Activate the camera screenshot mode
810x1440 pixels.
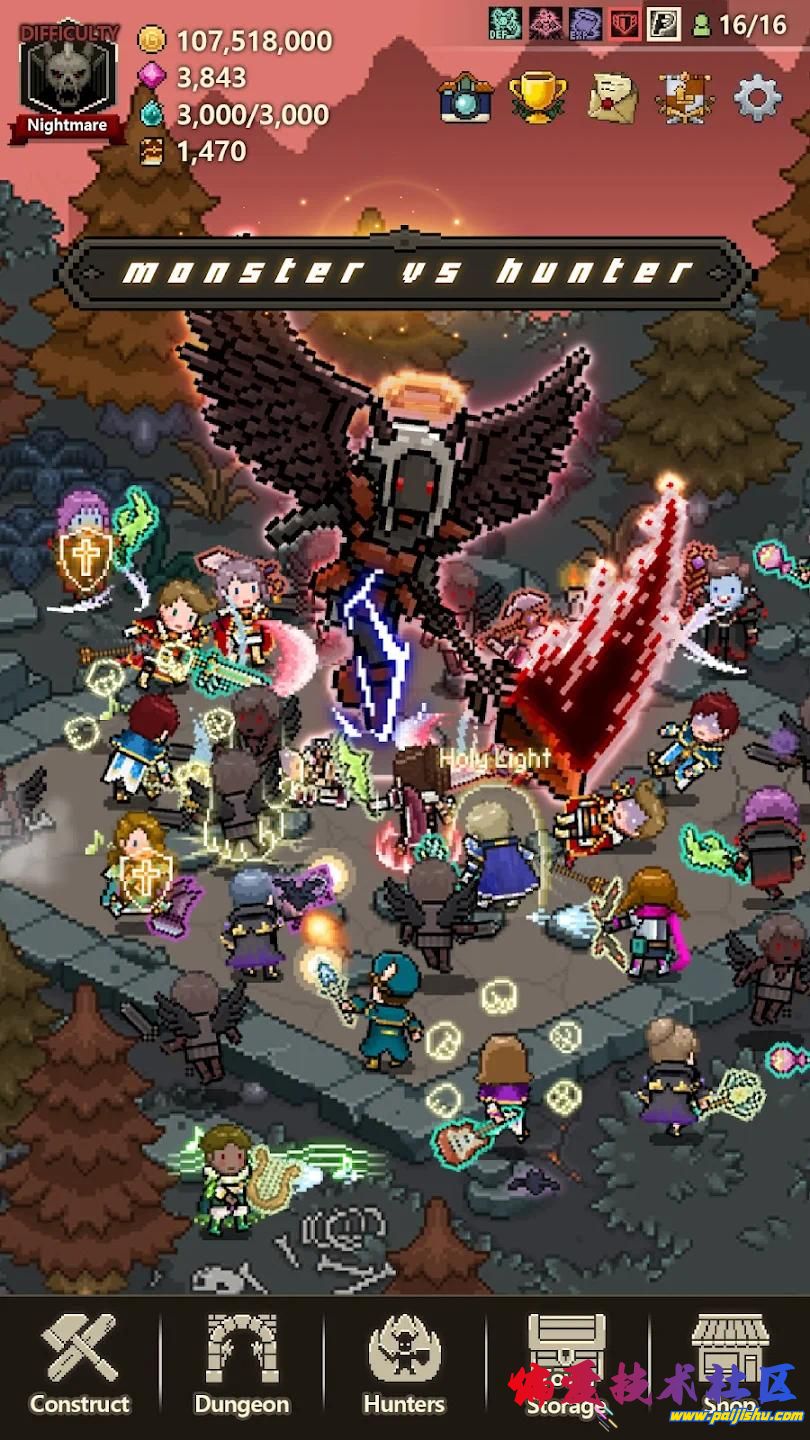(465, 98)
